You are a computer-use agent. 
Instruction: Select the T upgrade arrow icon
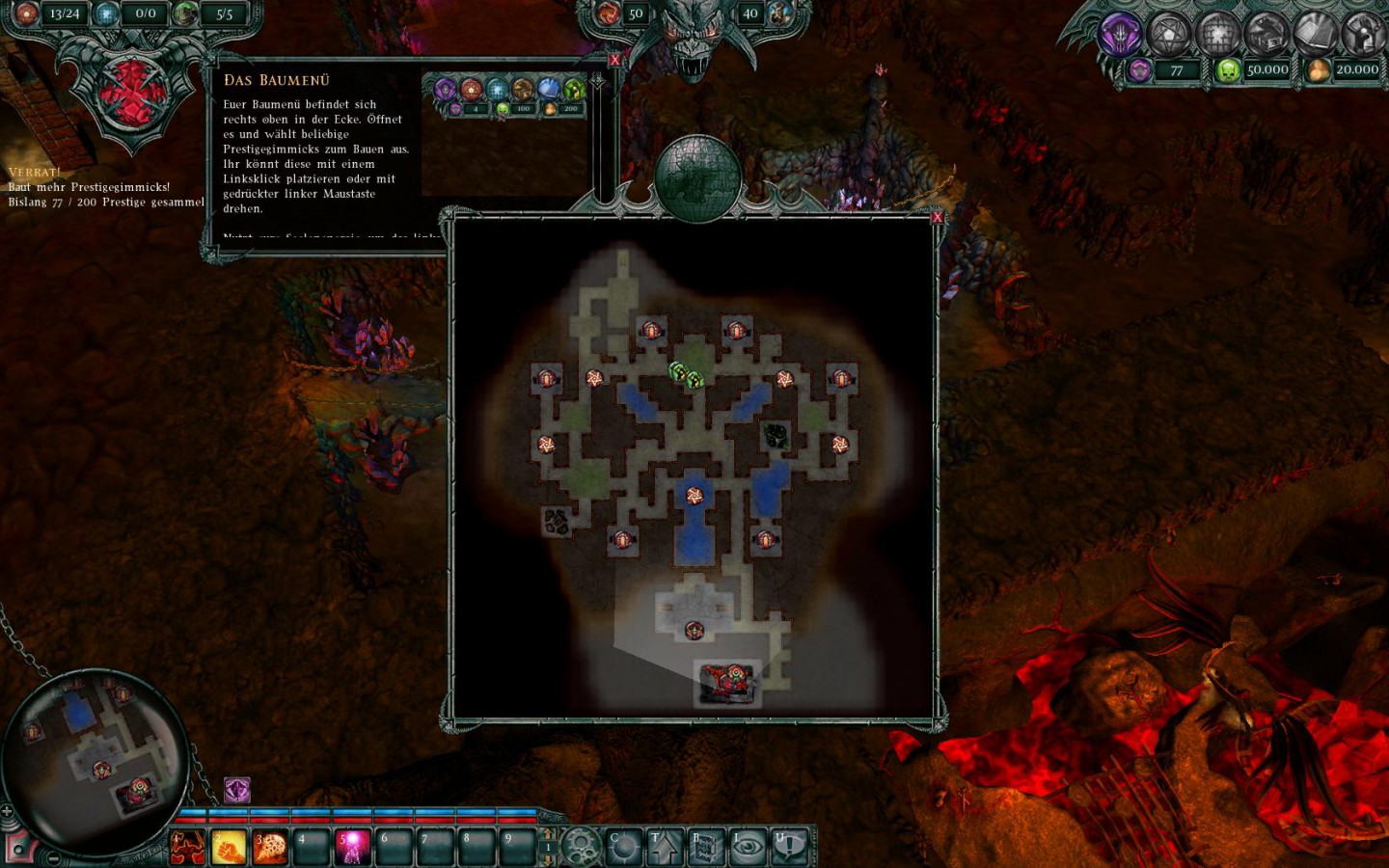click(666, 848)
